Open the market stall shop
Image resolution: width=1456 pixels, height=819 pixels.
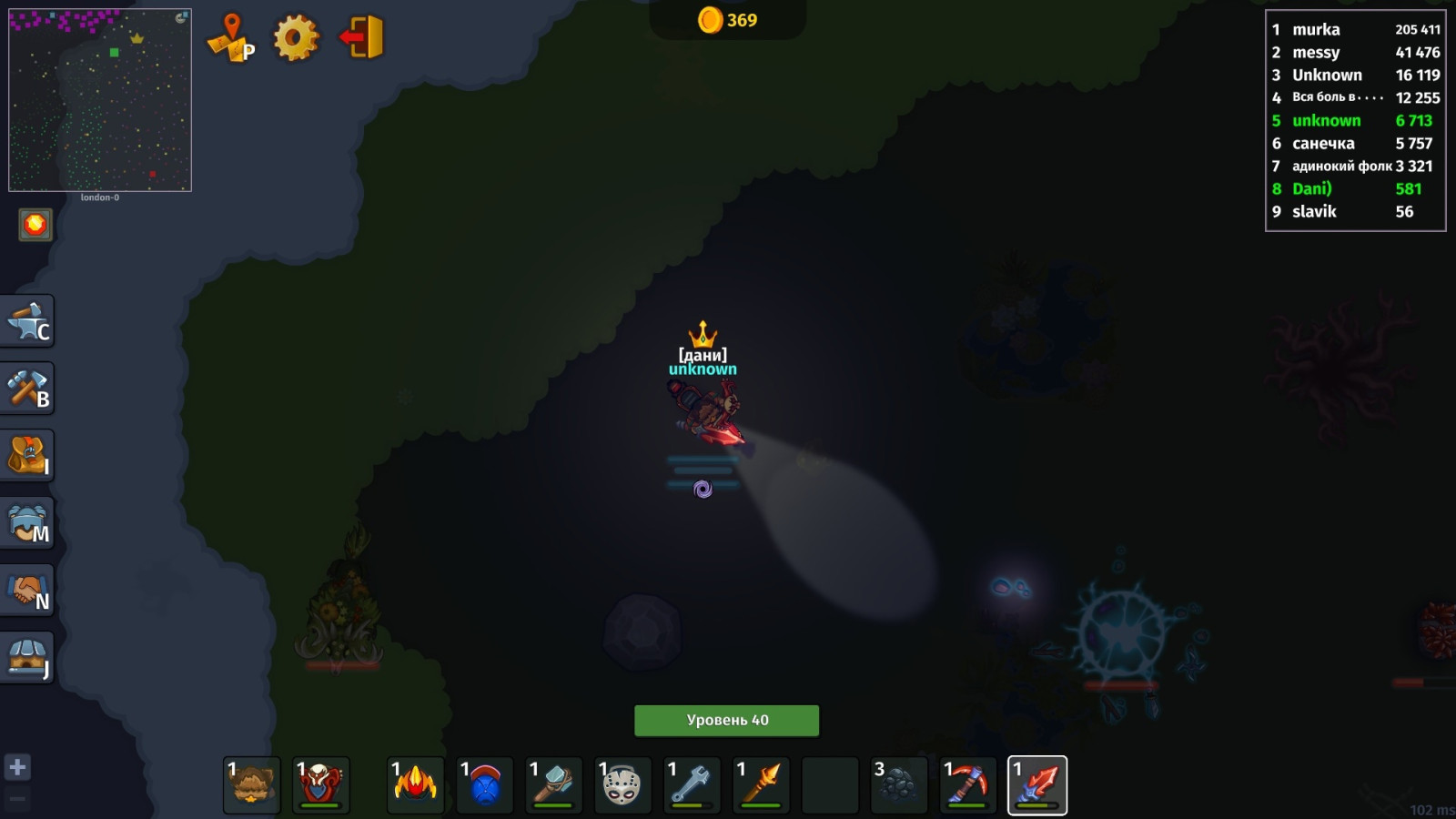pyautogui.click(x=28, y=658)
